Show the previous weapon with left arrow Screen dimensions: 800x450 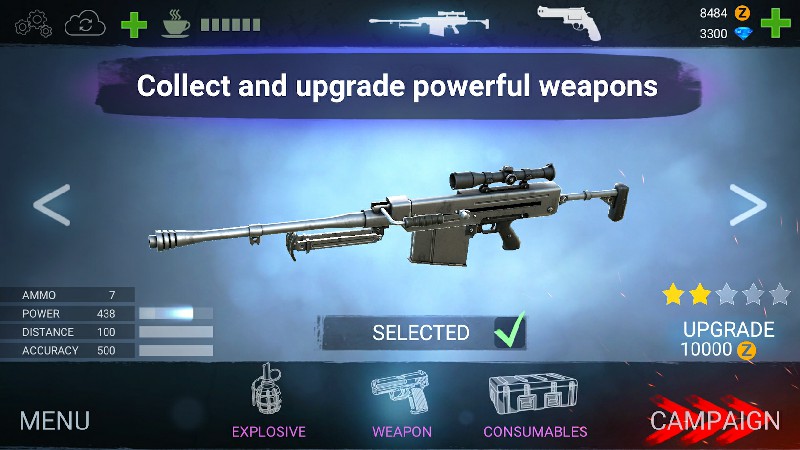[x=51, y=205]
